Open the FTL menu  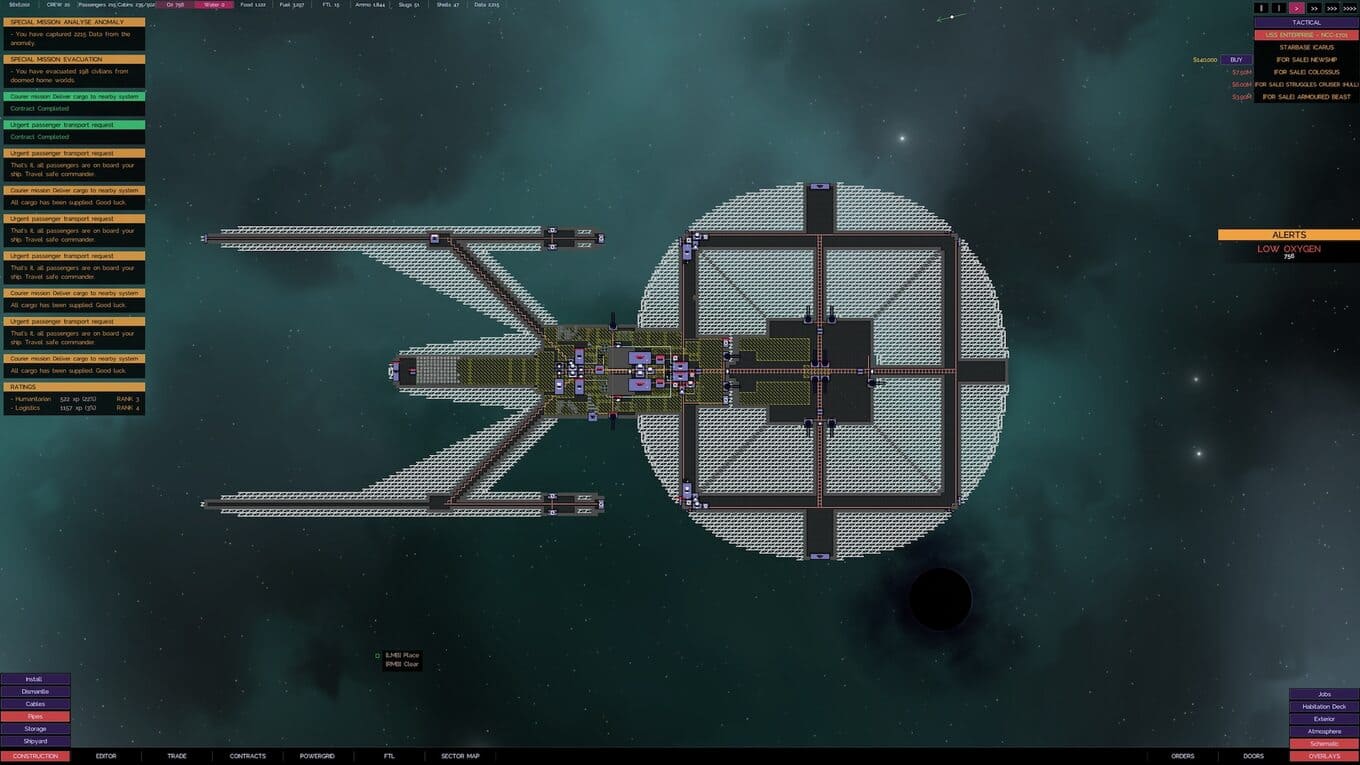coord(389,756)
